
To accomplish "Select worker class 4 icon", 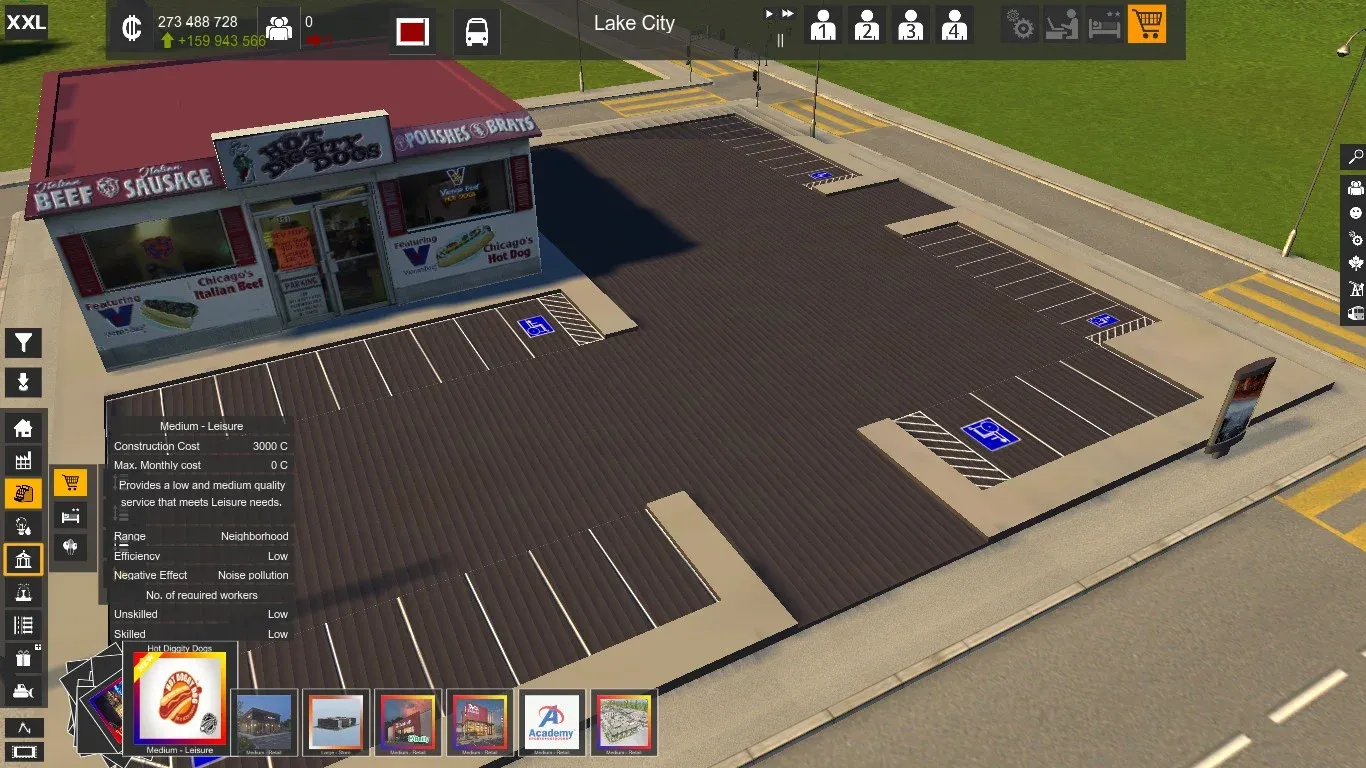I will [x=955, y=25].
